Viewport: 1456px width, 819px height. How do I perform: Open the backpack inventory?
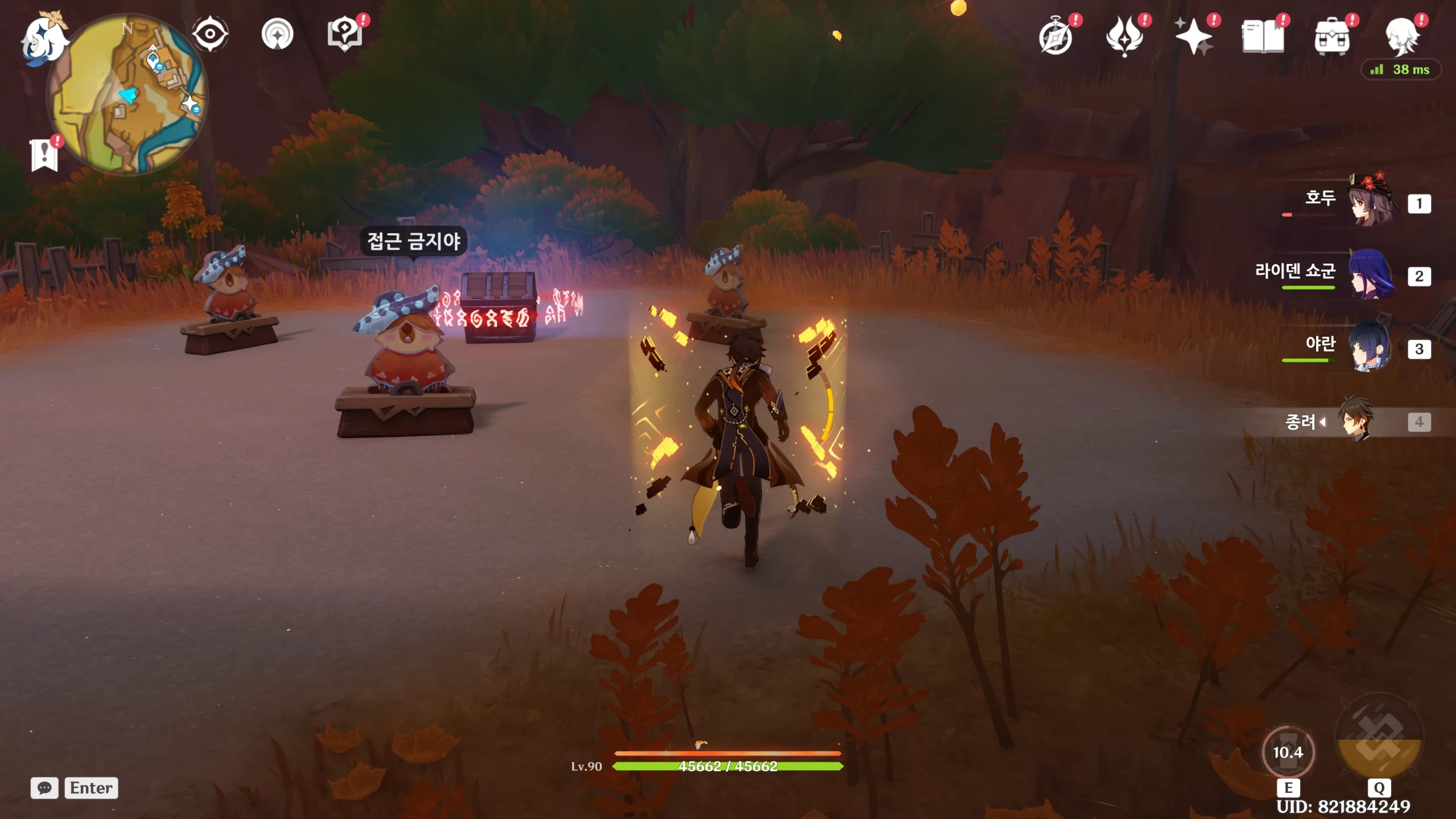1332,38
